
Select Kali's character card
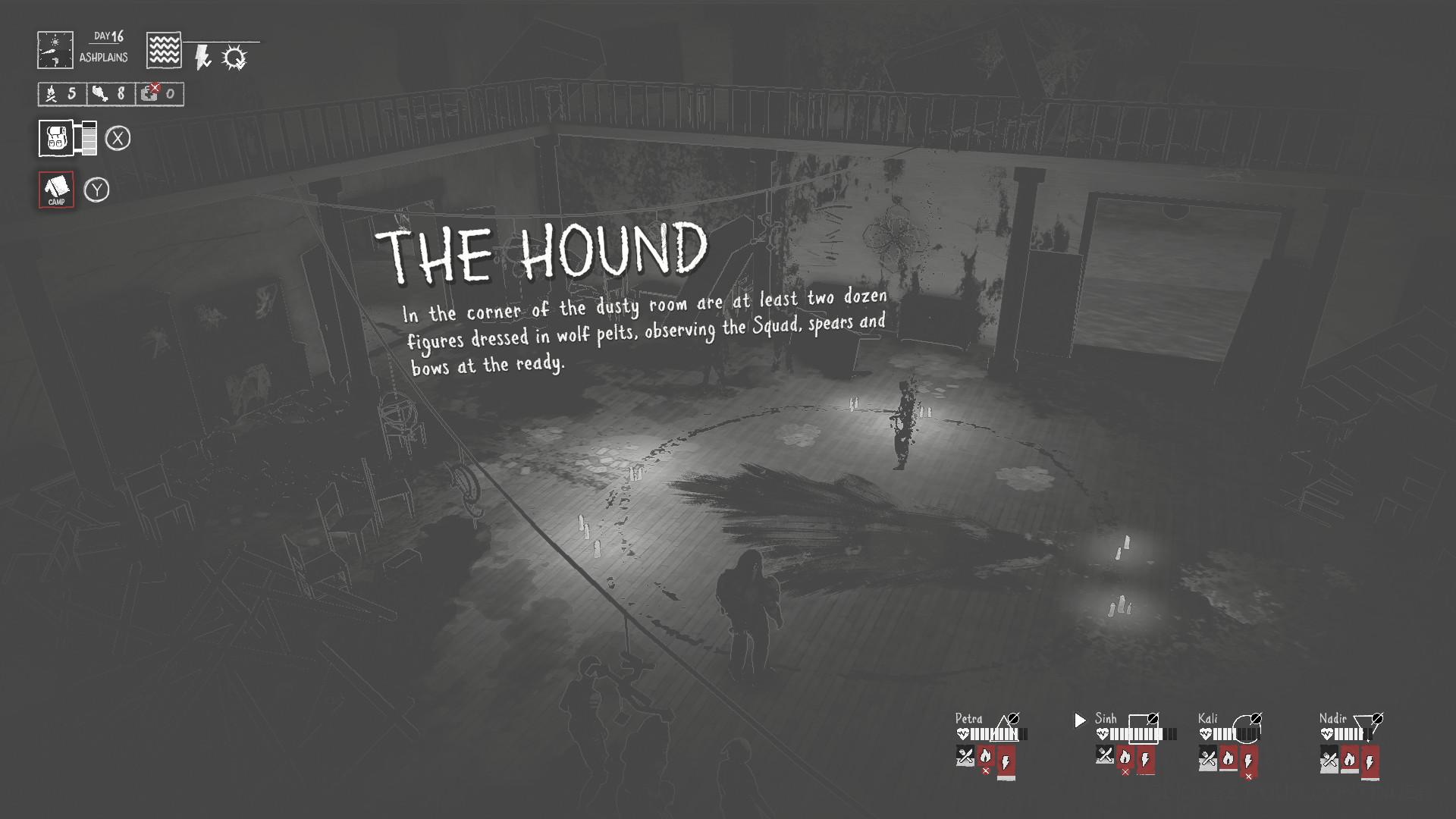[1209, 717]
